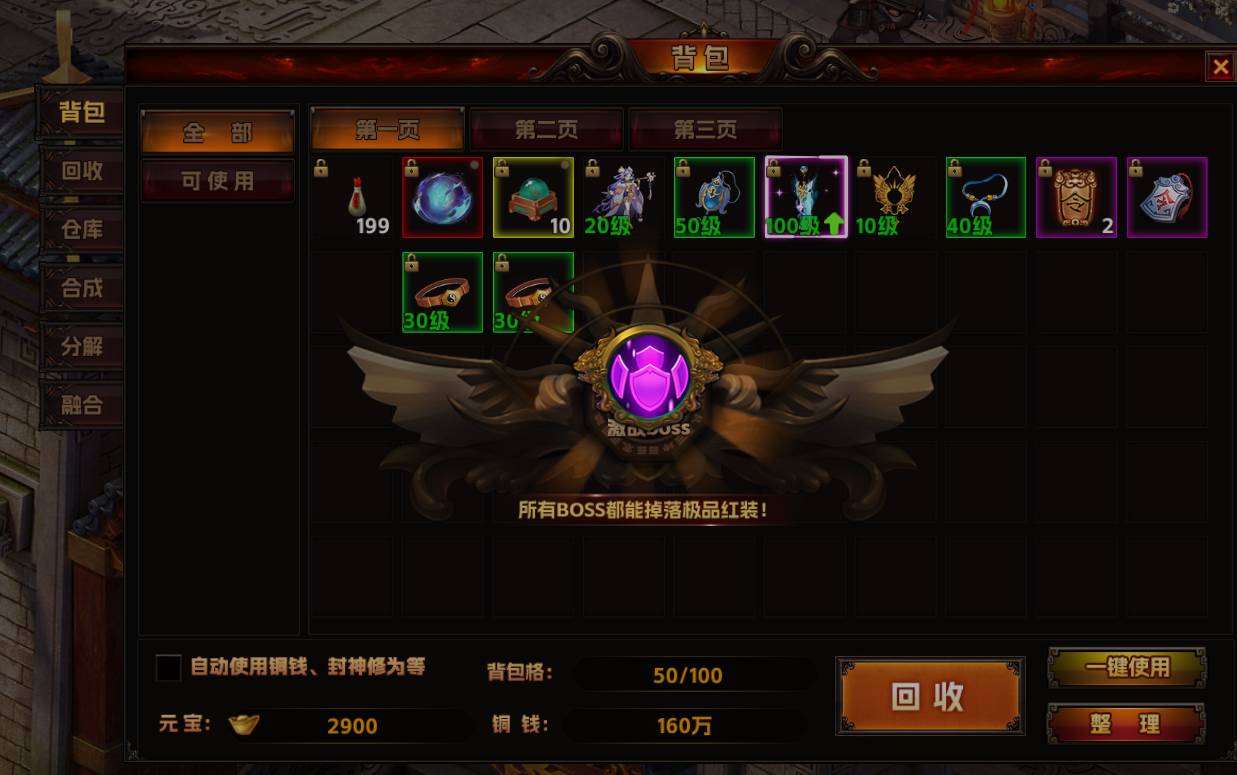
Task: Go to the 分解 decompose tab
Action: [x=82, y=347]
